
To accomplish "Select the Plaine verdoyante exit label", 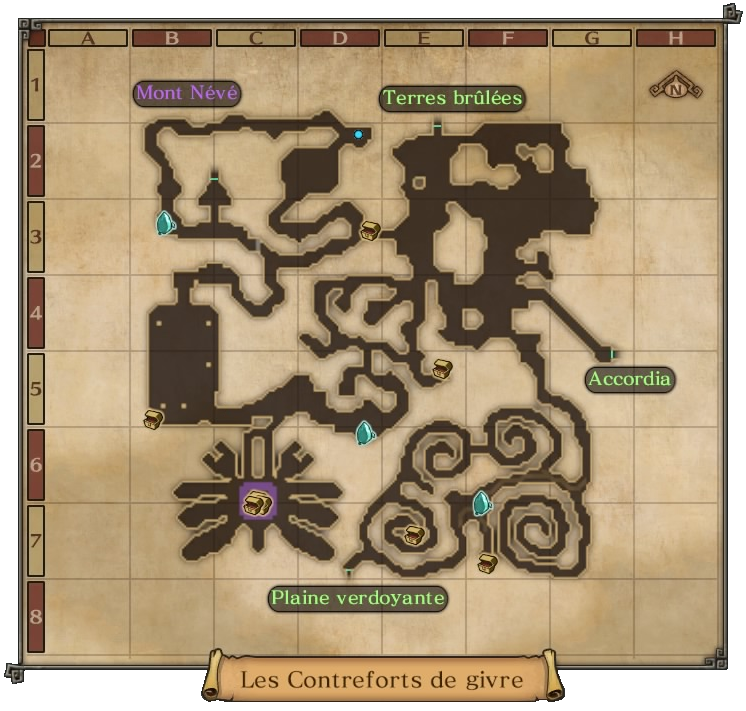I will (x=357, y=598).
